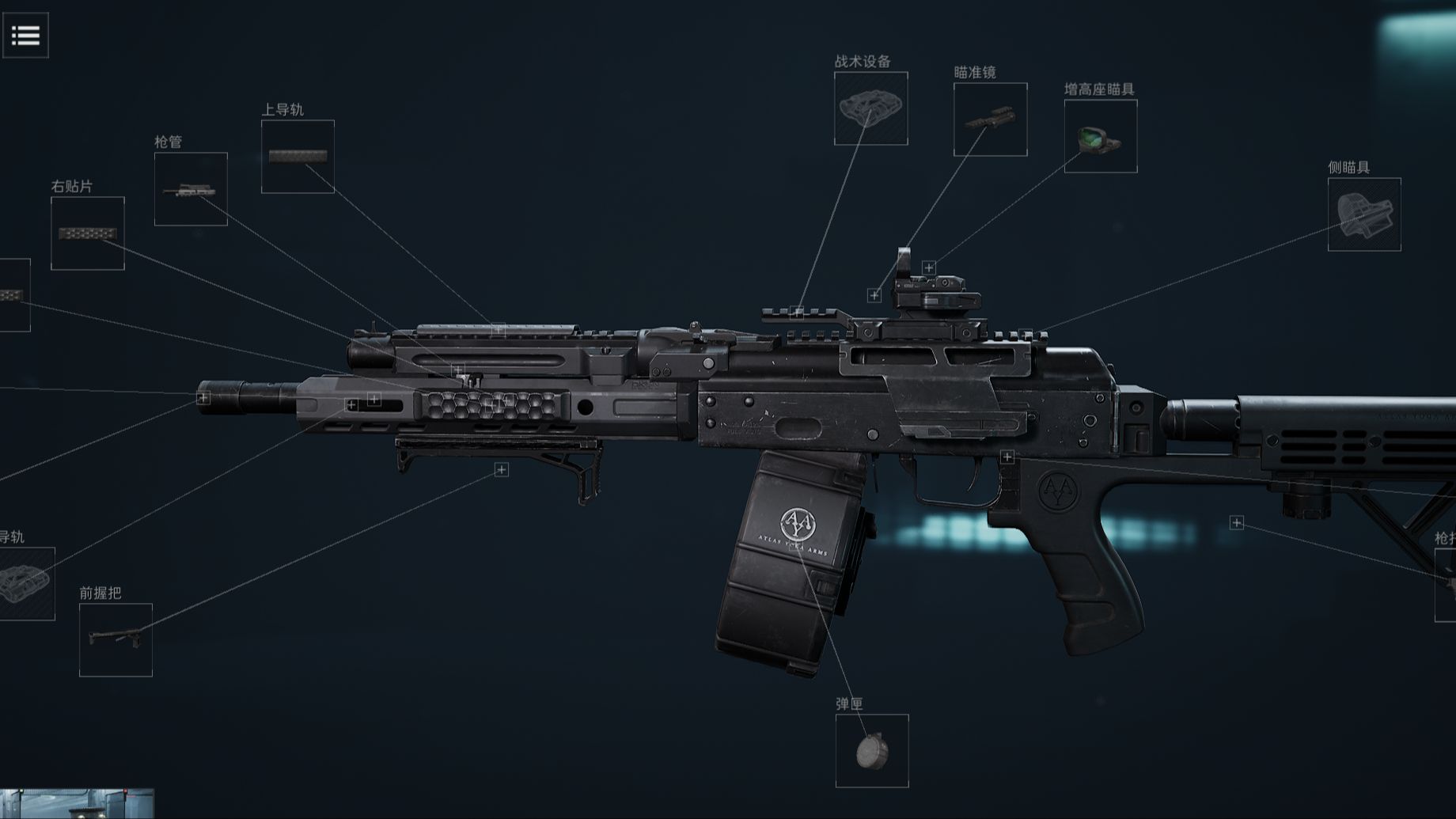
Task: Select the 战术设备 tactical device slot
Action: click(x=870, y=108)
